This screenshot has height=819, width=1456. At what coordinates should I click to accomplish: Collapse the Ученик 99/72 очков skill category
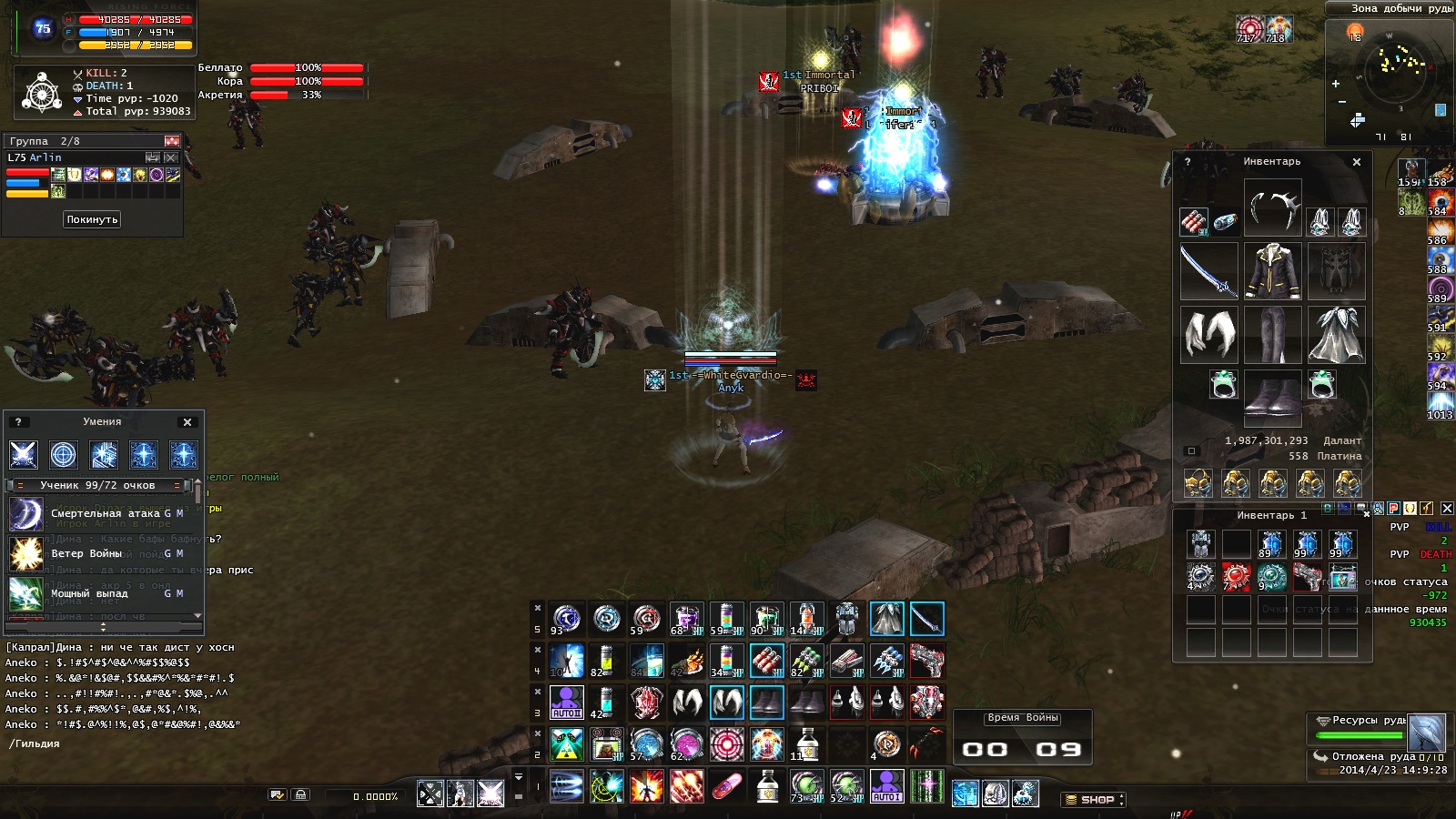point(20,486)
